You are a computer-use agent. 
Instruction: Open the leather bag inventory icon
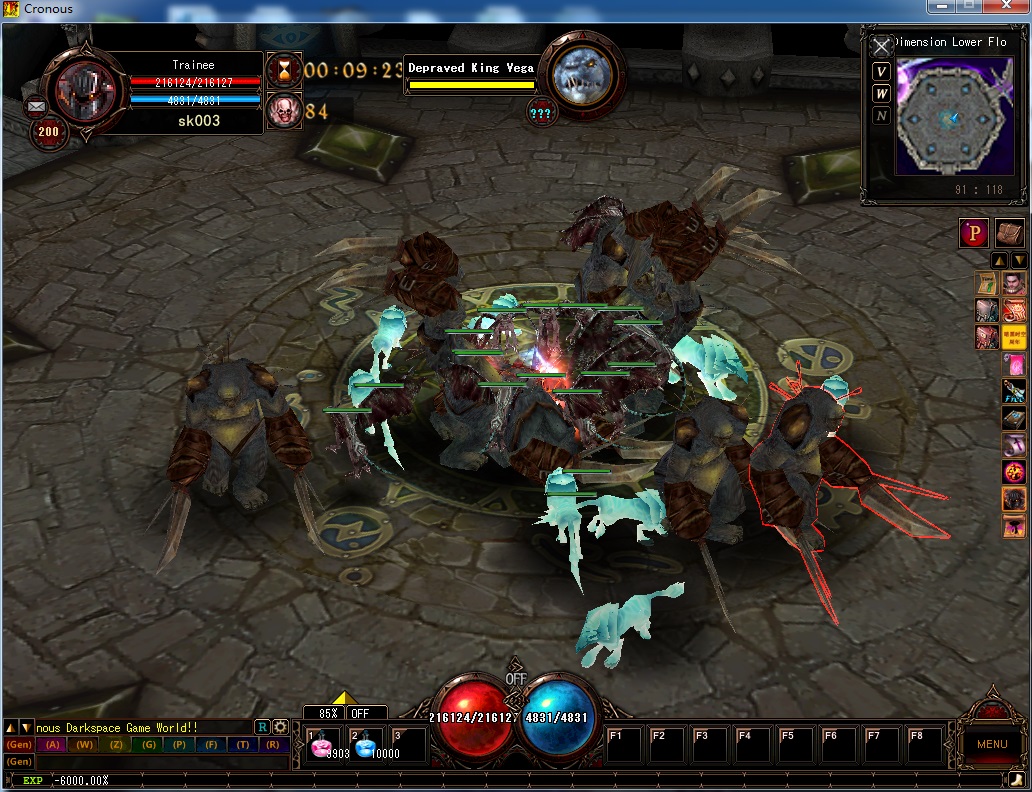1010,233
